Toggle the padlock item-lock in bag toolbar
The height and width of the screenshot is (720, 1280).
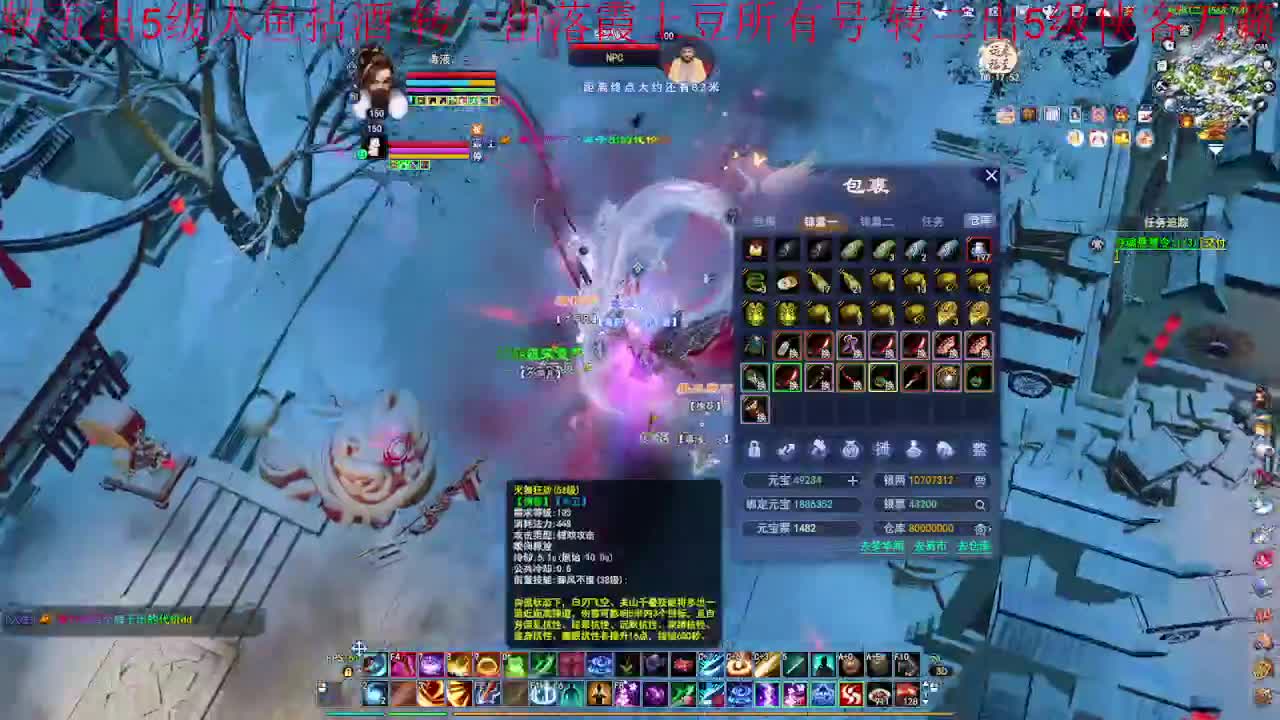[753, 450]
